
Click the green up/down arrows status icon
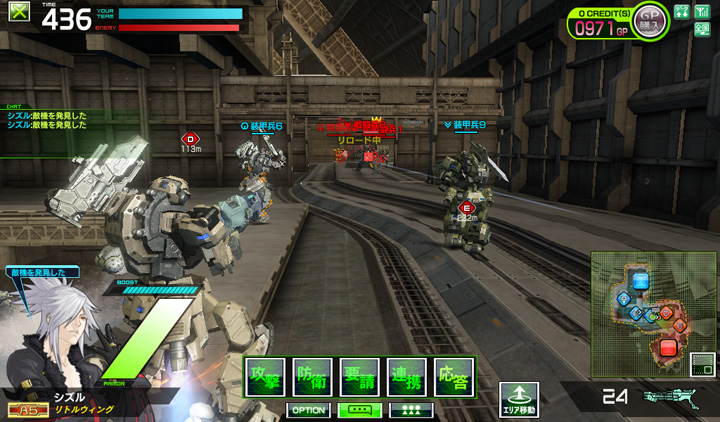coord(682,11)
